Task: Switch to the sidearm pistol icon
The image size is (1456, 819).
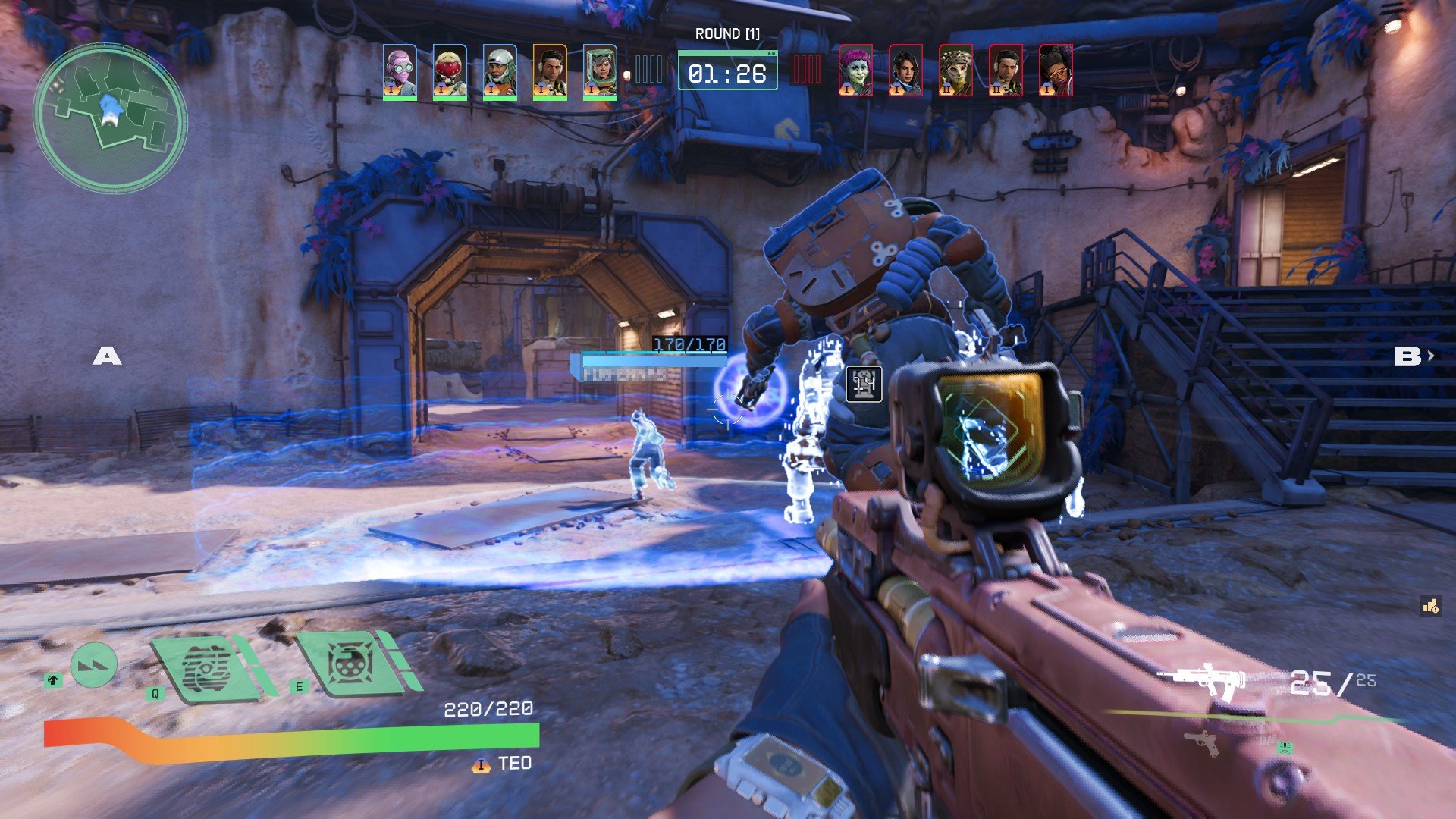Action: click(1205, 742)
